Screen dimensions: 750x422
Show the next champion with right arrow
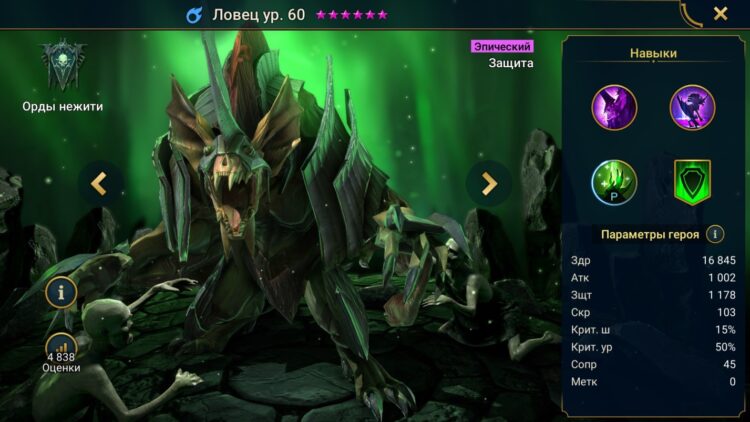[x=489, y=183]
